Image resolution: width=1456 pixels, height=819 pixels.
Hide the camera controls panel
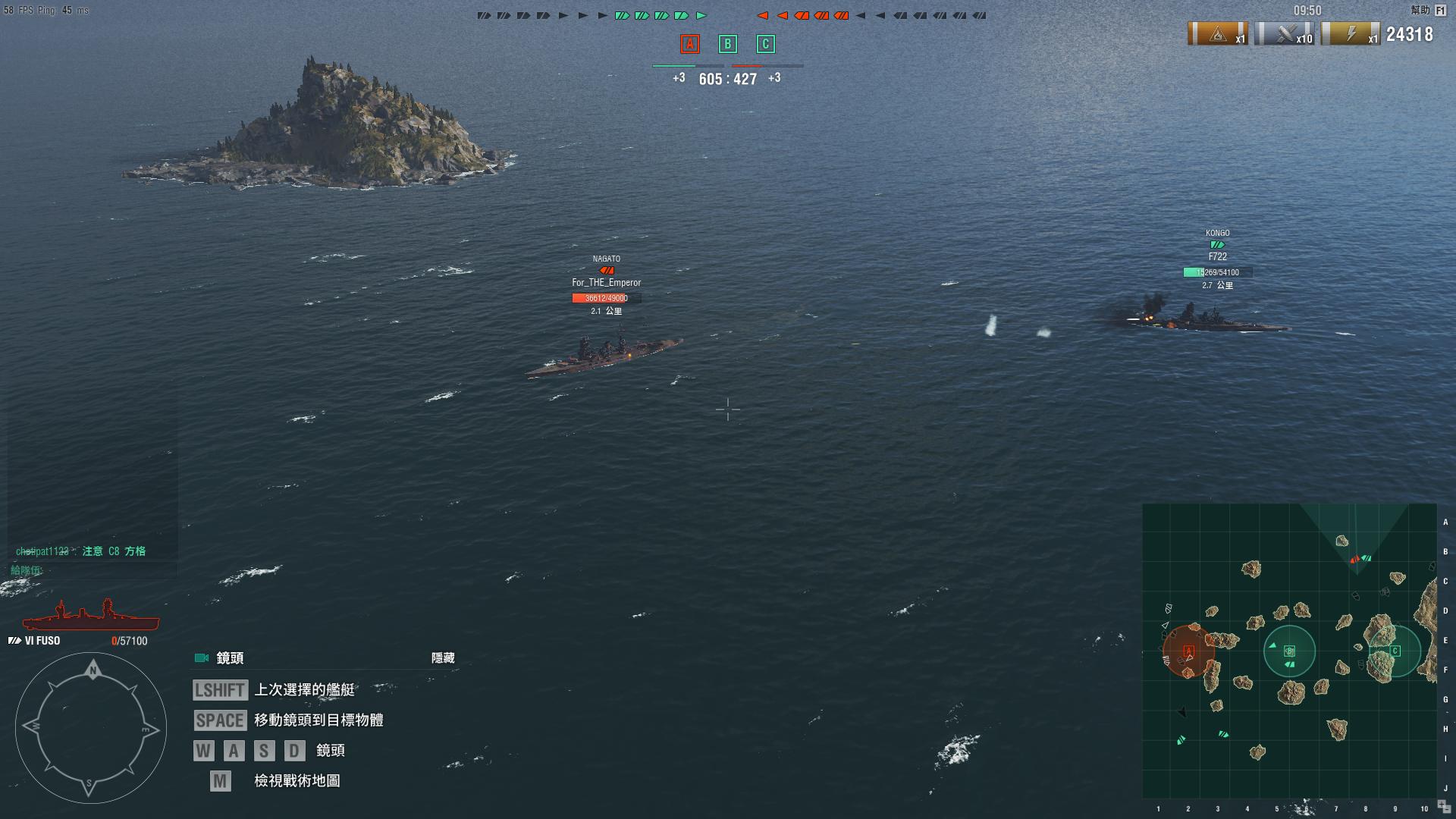(x=443, y=658)
